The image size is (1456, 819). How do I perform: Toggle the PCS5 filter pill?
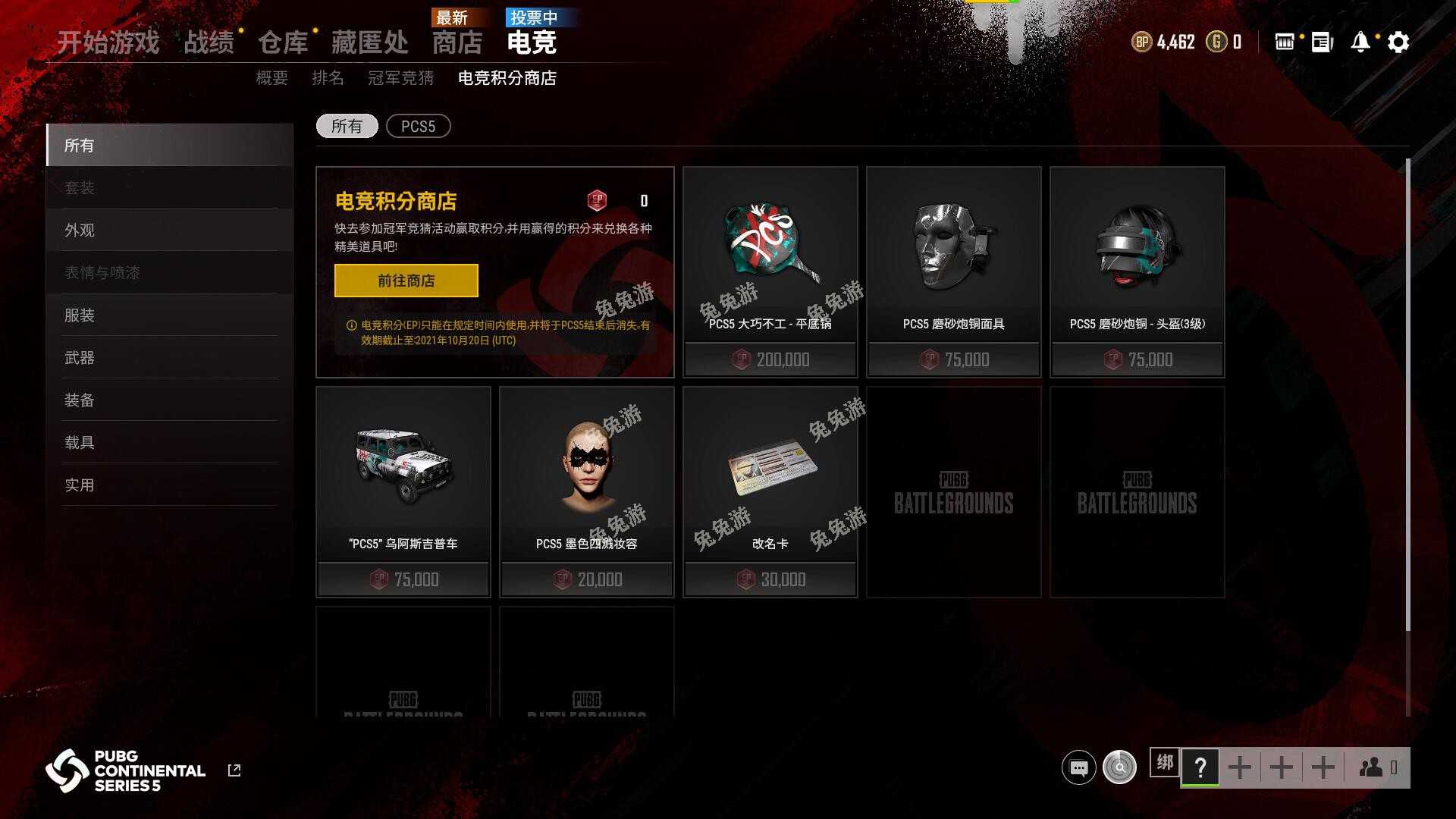coord(418,126)
